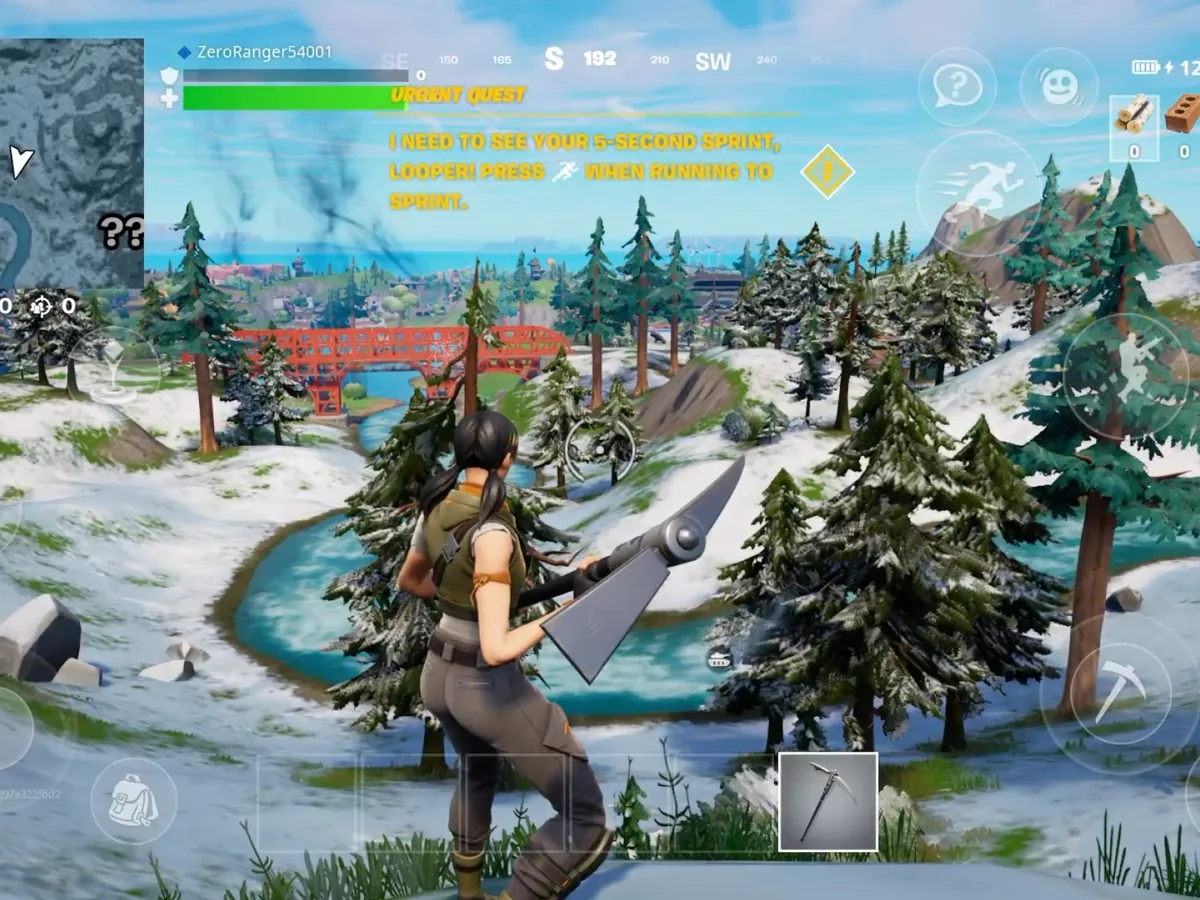1200x900 pixels.
Task: Open the urgent quest yellow diamond marker
Action: coord(827,171)
